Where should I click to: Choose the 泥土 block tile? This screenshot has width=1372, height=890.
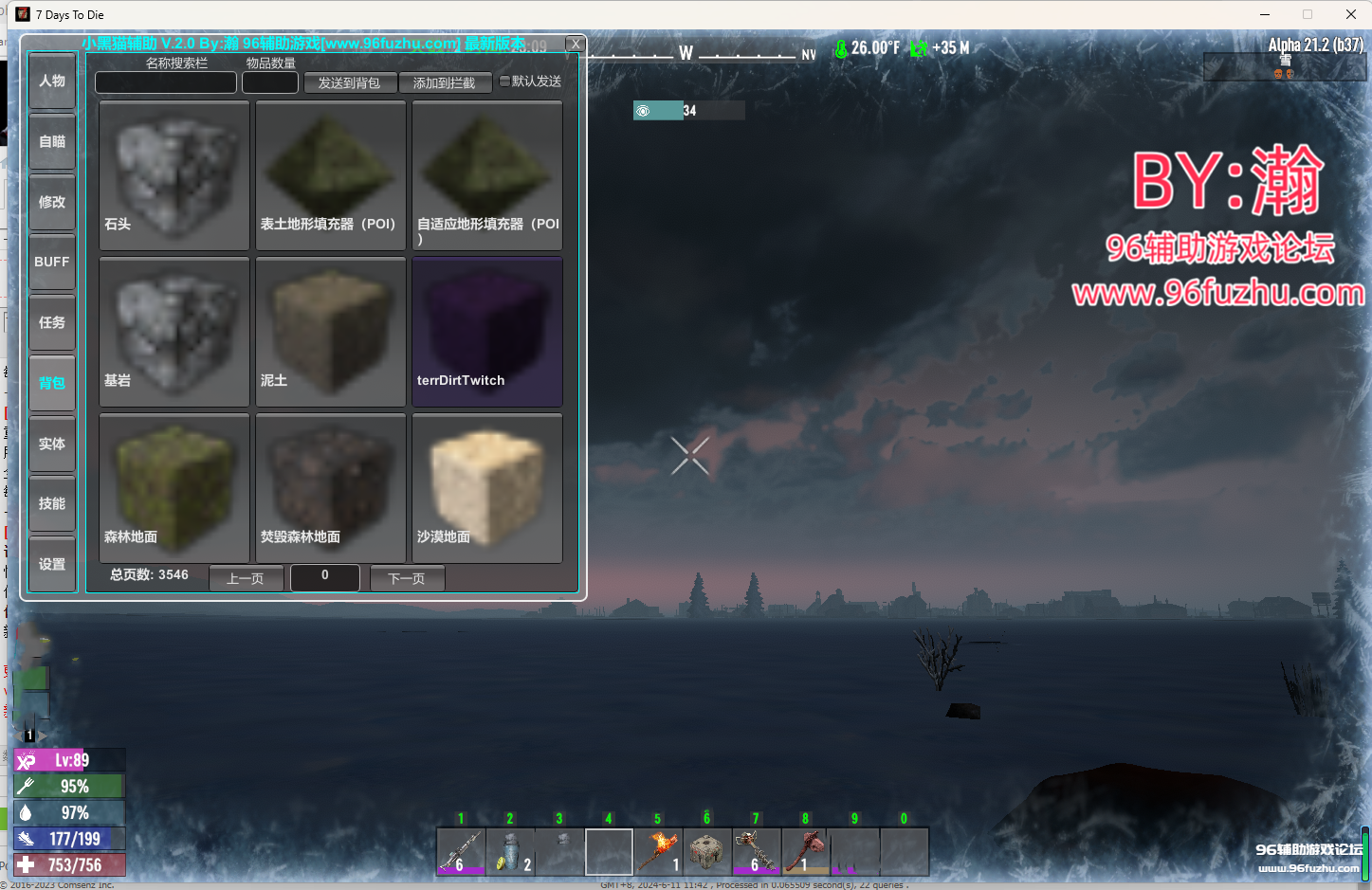tap(331, 332)
